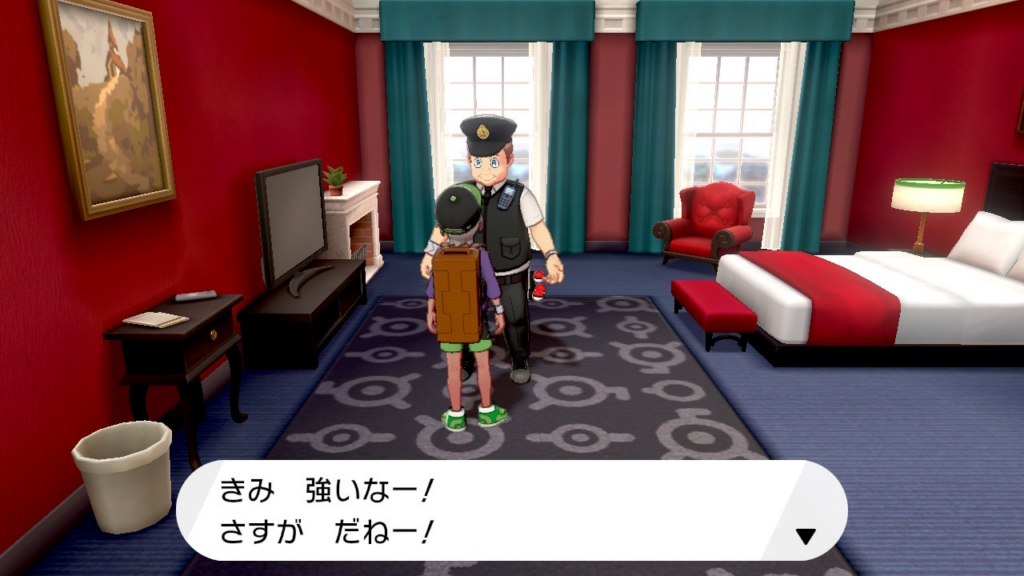Advance dialogue with the black arrow
The image size is (1024, 576).
coord(805,537)
